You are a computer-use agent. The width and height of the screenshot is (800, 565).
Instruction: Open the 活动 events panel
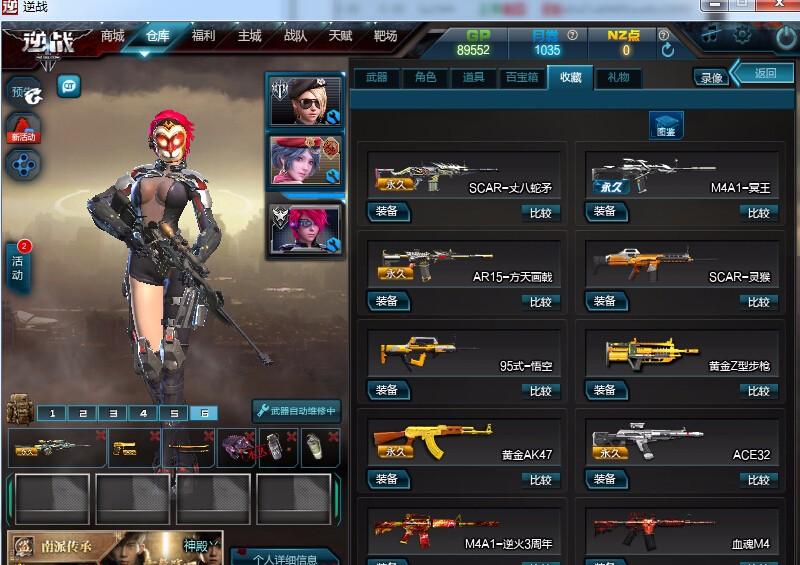[18, 268]
